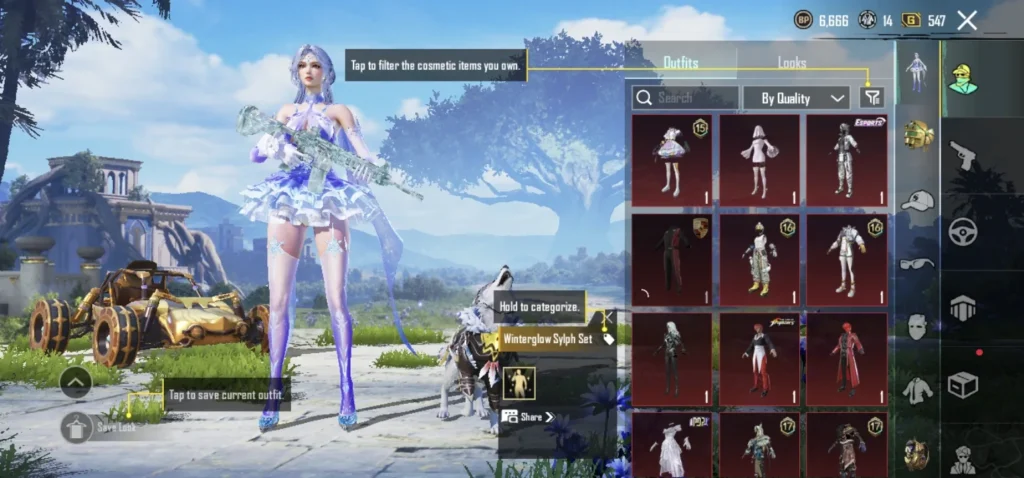Close the Winterglow Sylph Set info panel

tap(605, 318)
